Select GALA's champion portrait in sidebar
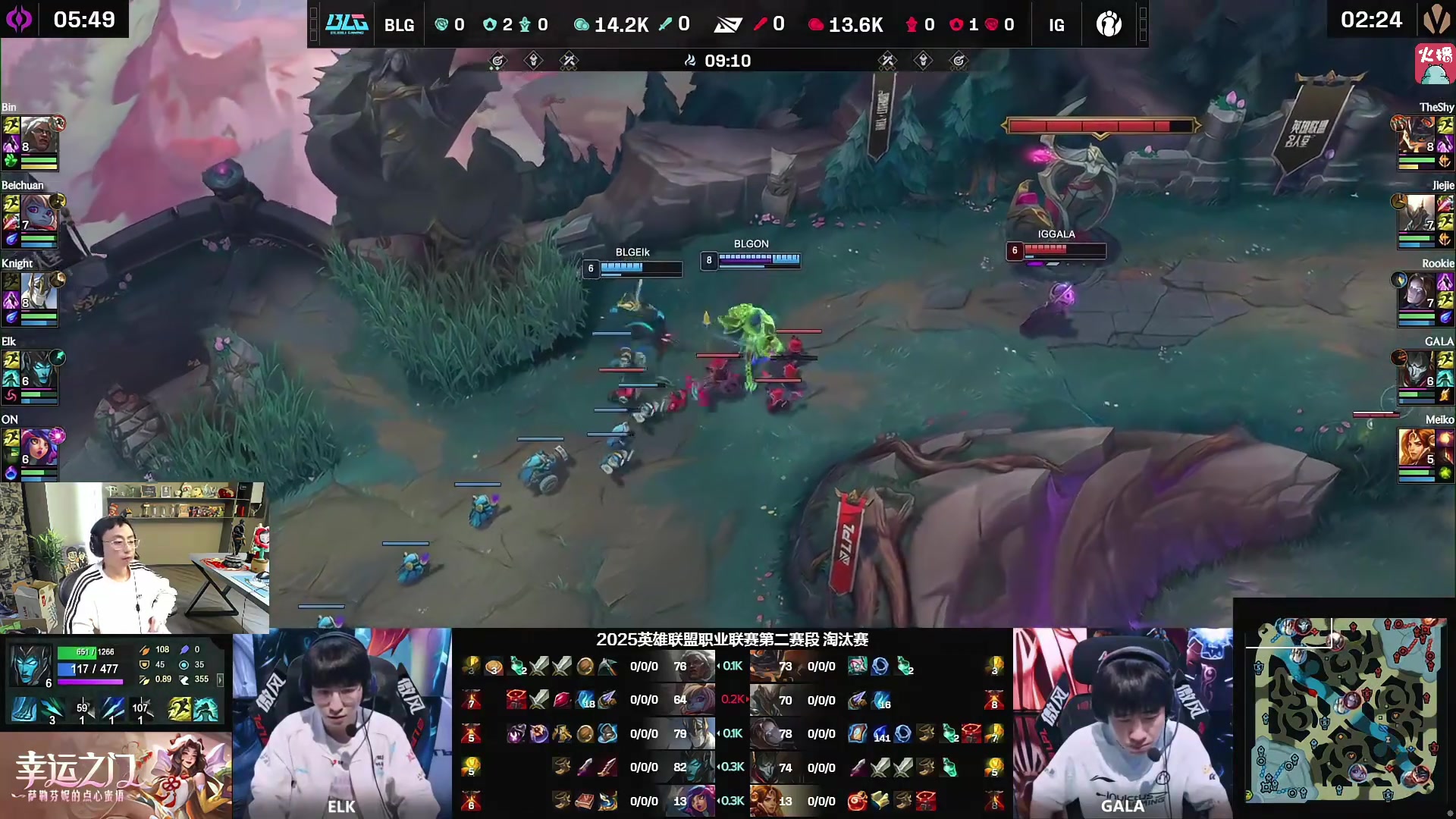This screenshot has height=819, width=1456. click(x=1417, y=369)
